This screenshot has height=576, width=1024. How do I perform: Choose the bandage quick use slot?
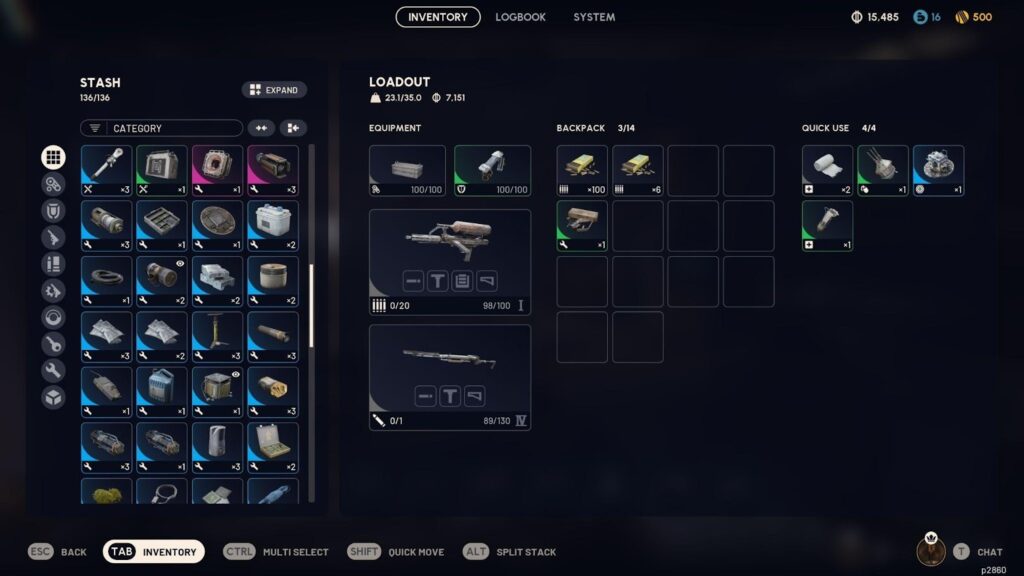pos(827,171)
